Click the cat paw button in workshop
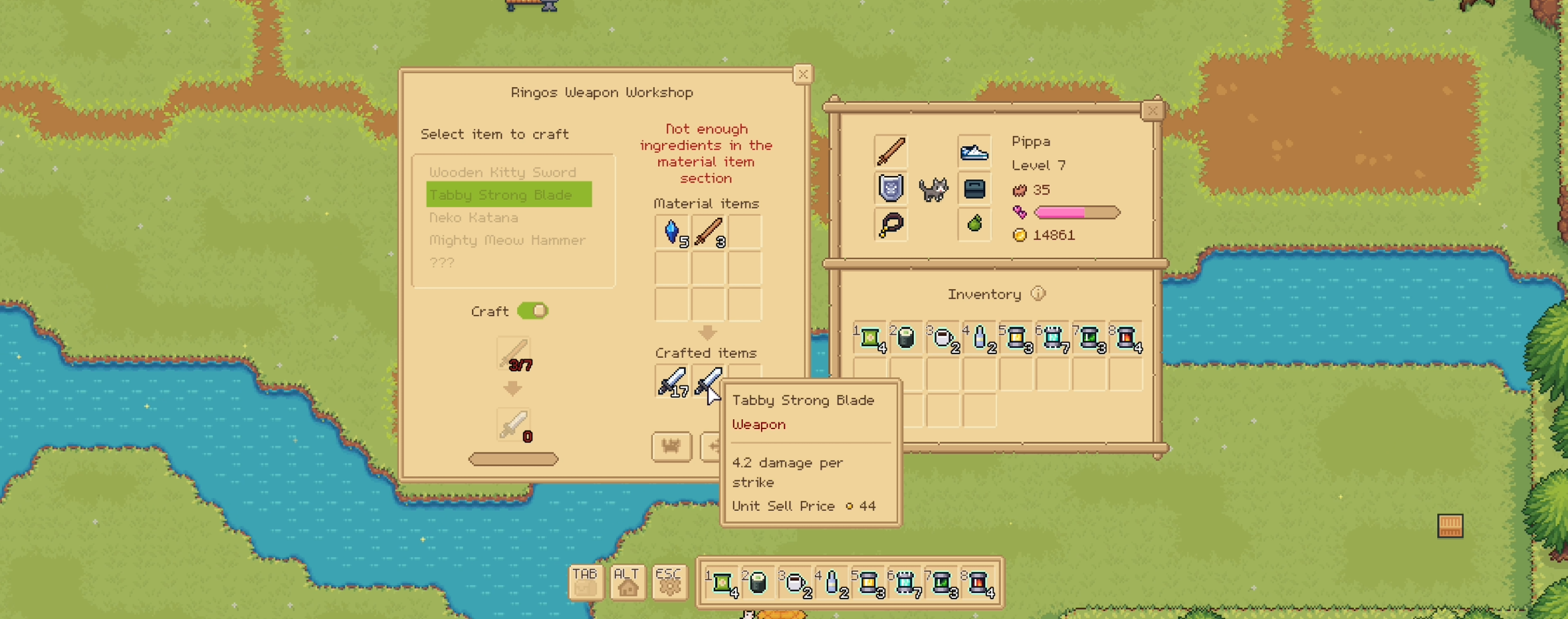Viewport: 1568px width, 619px height. click(x=671, y=446)
